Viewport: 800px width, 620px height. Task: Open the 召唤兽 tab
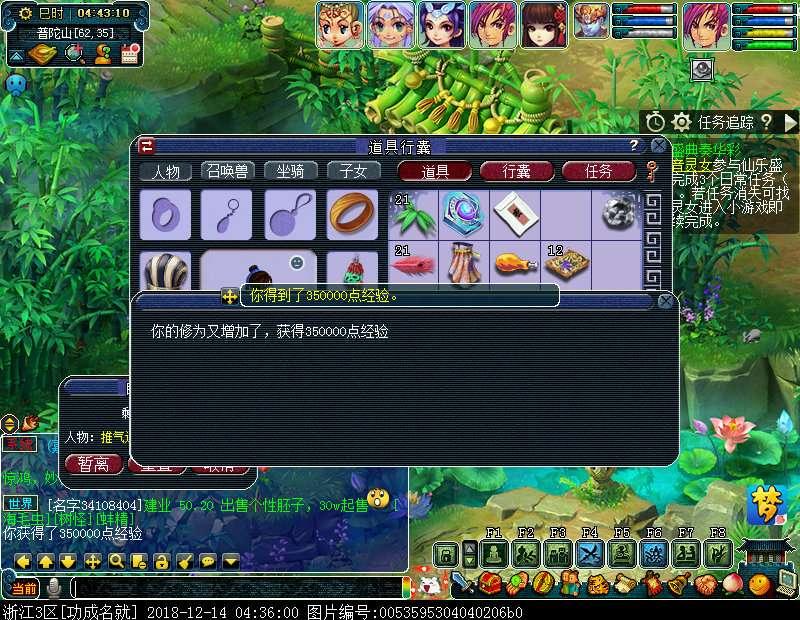pos(228,171)
